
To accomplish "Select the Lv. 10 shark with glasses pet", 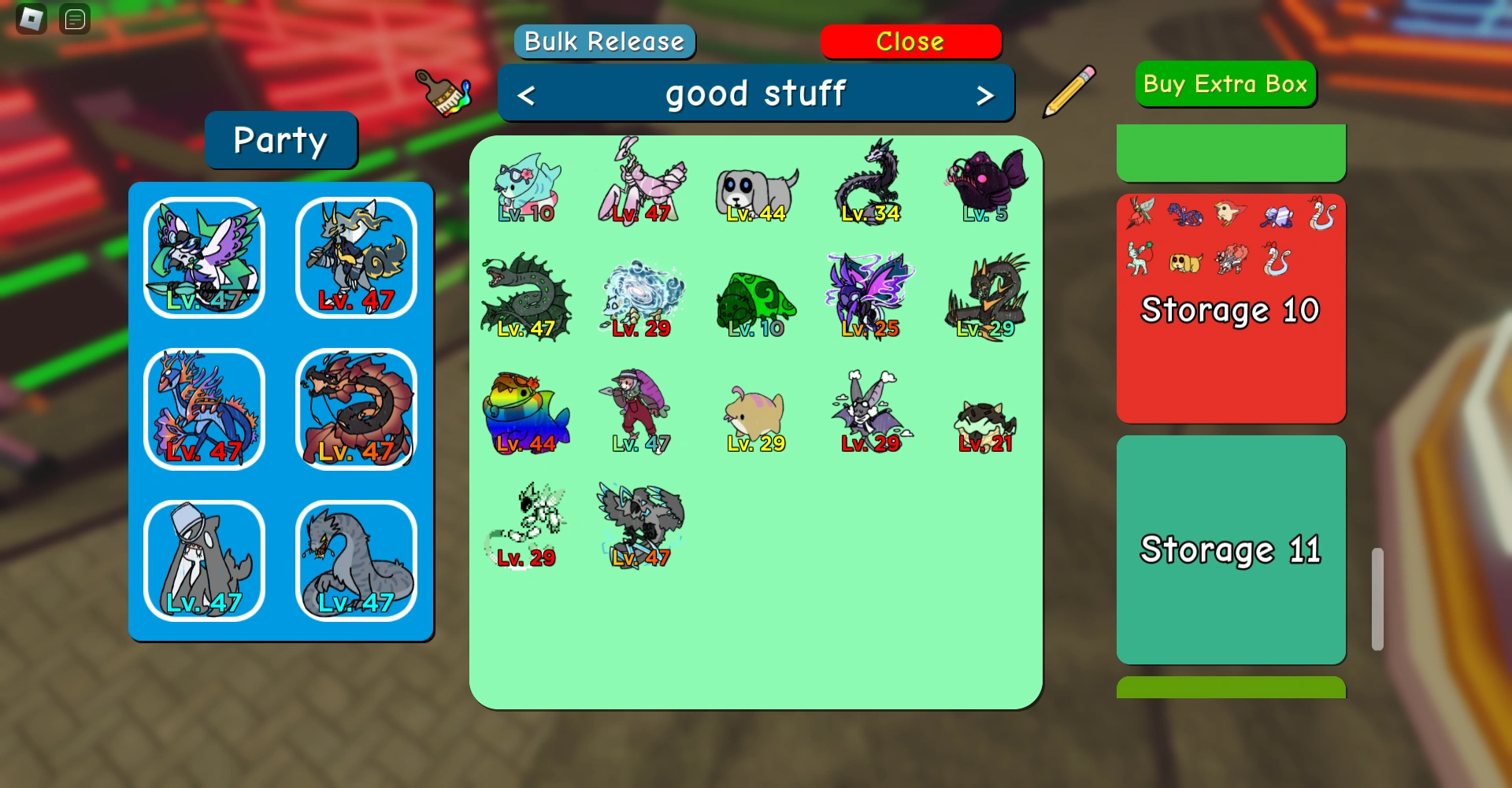I will [526, 185].
